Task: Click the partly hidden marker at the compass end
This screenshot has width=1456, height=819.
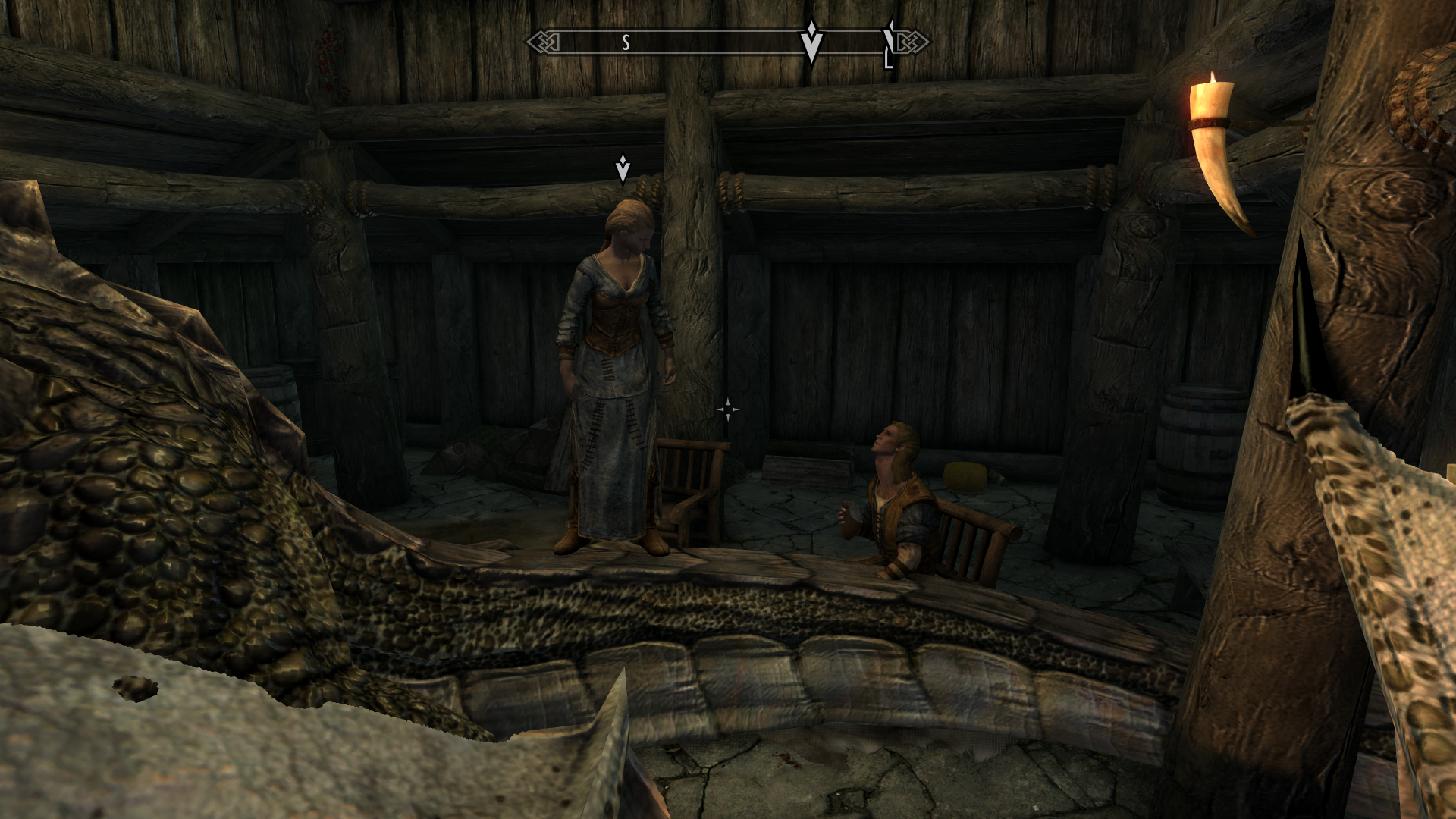Action: coord(890,44)
